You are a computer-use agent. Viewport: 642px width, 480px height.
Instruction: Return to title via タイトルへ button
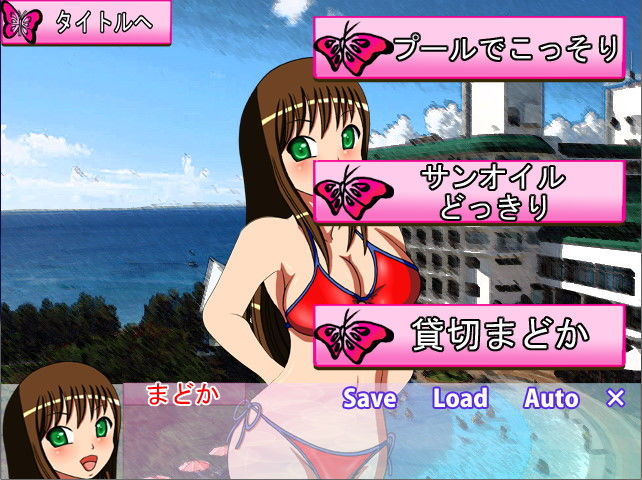tap(86, 23)
